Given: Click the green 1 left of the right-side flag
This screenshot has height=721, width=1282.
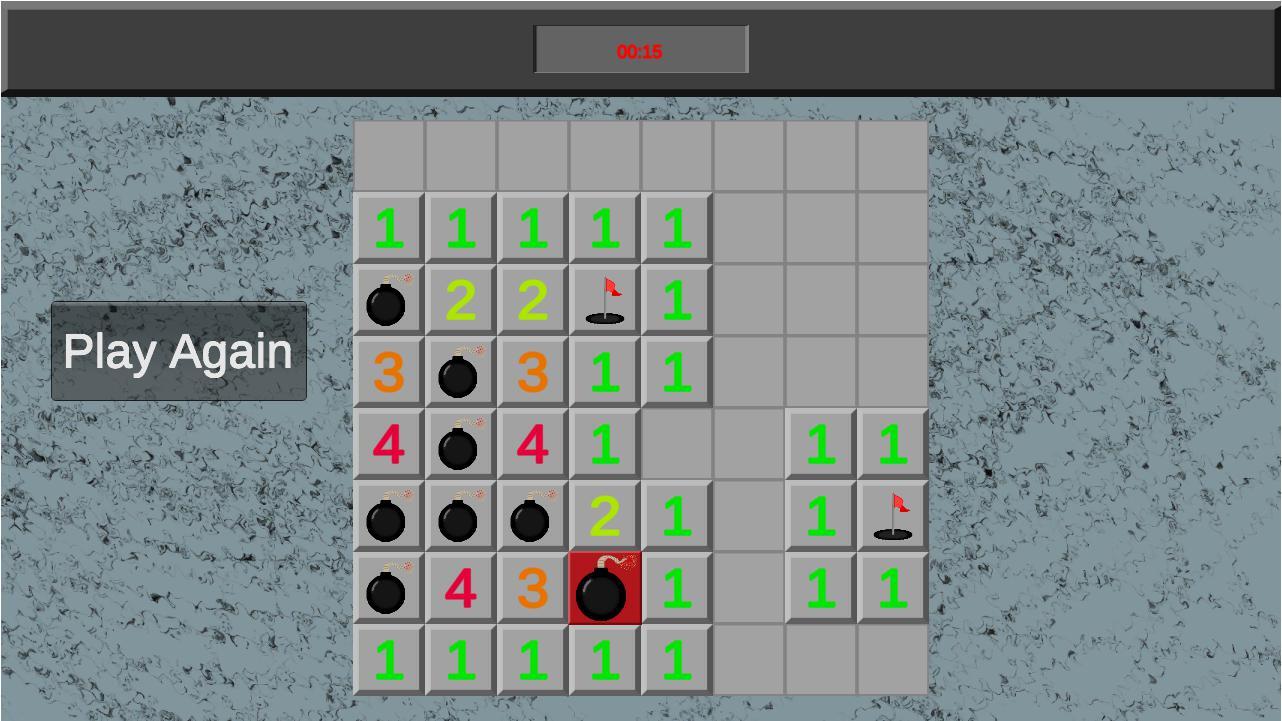Looking at the screenshot, I should [x=820, y=517].
